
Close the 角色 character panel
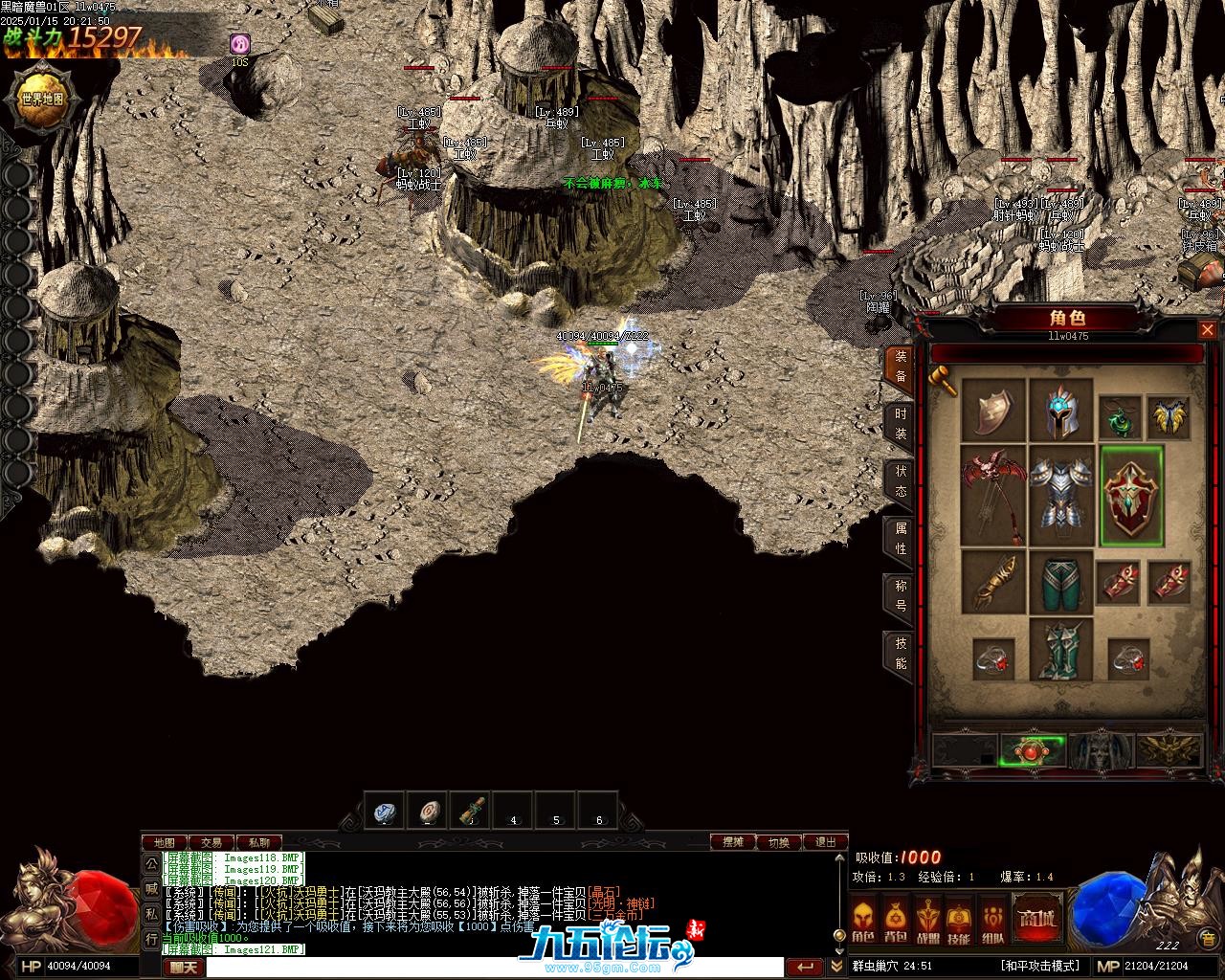[x=1207, y=330]
